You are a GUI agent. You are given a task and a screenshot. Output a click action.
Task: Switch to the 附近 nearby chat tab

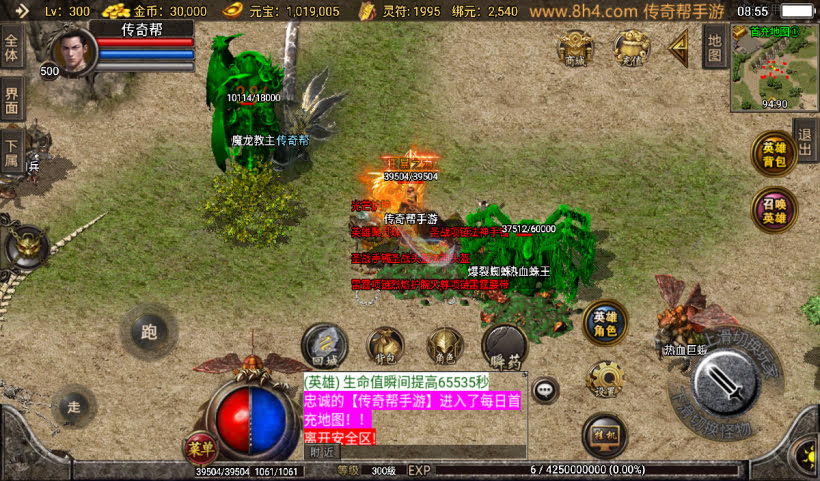(321, 451)
